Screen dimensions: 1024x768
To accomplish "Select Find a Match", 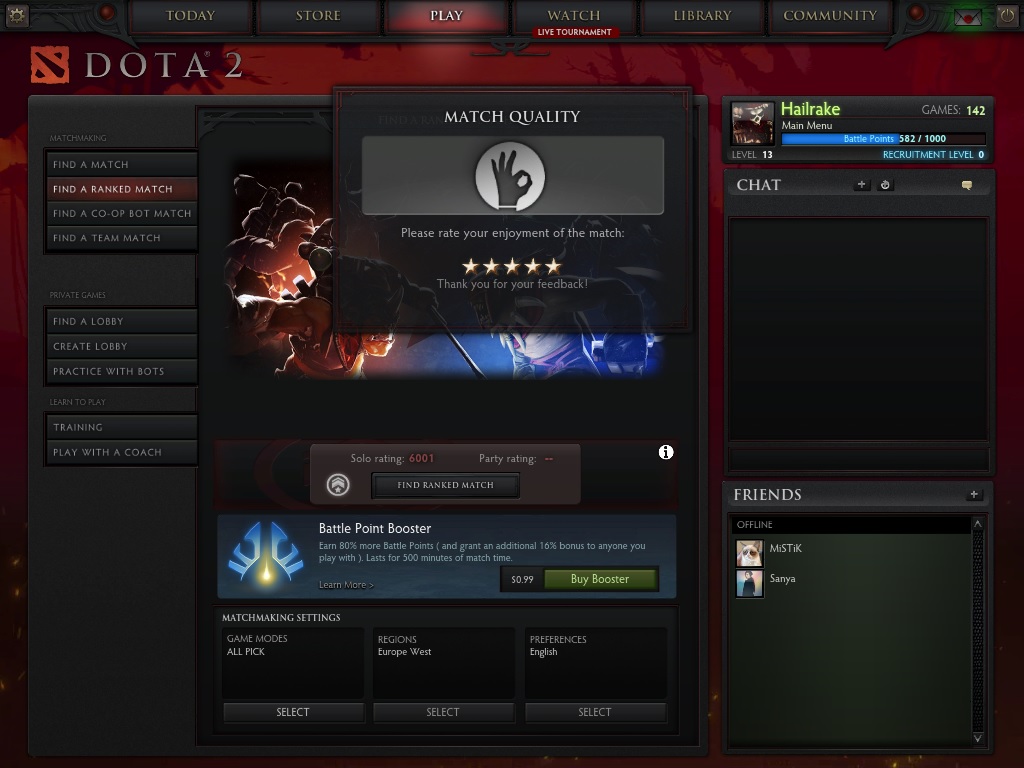I will [x=122, y=164].
